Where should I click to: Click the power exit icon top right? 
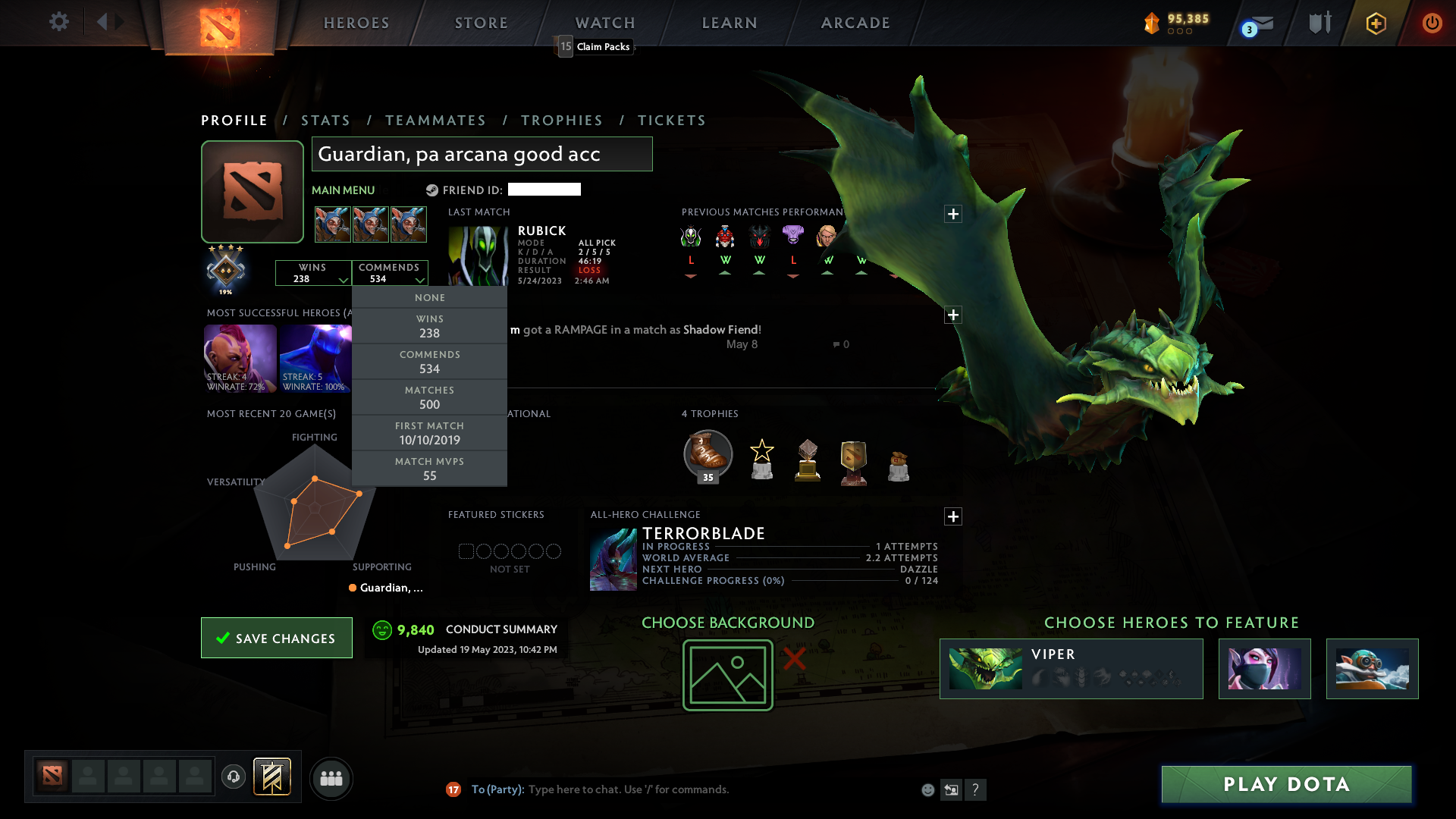pyautogui.click(x=1432, y=23)
